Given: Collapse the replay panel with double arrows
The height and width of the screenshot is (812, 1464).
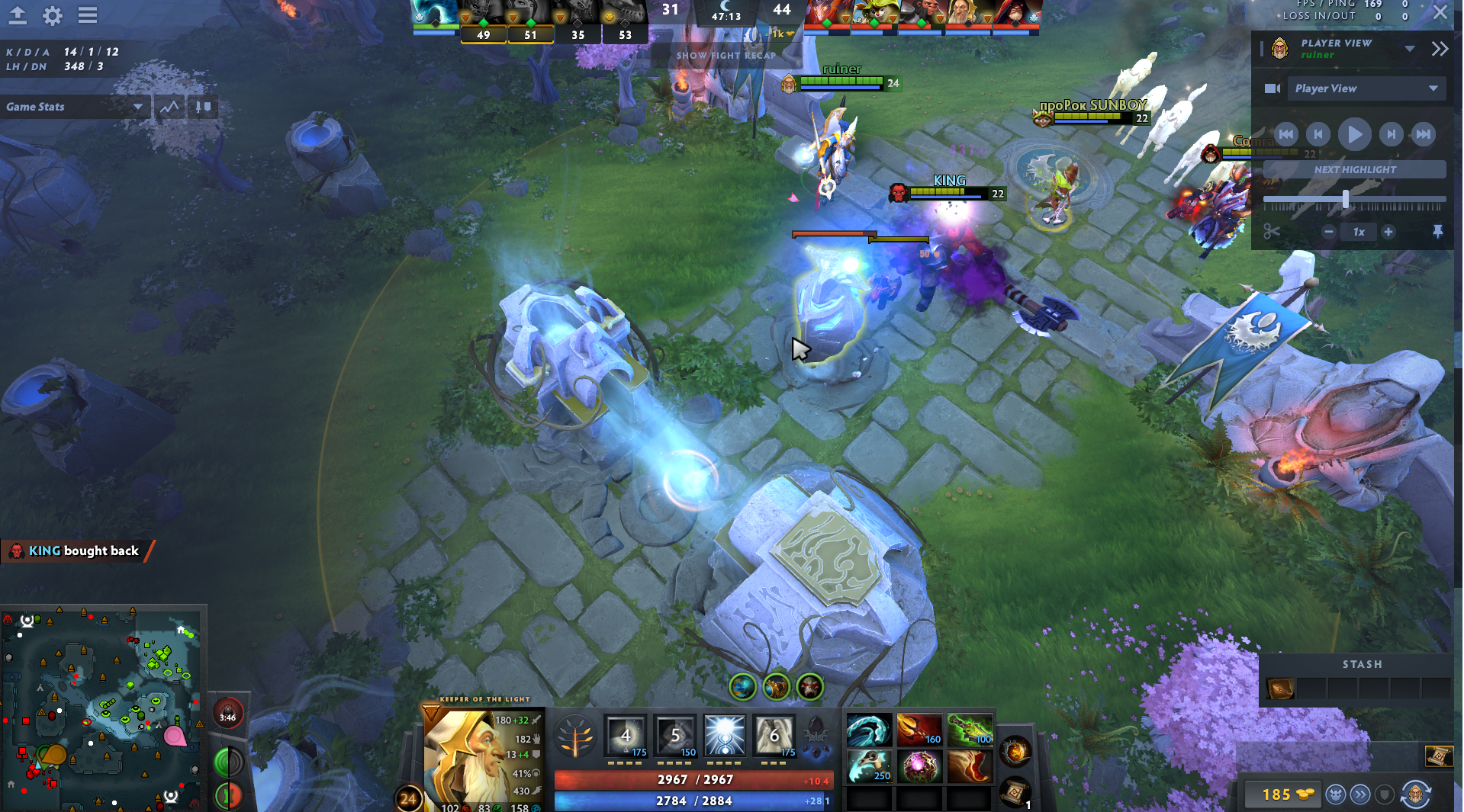Looking at the screenshot, I should 1440,50.
